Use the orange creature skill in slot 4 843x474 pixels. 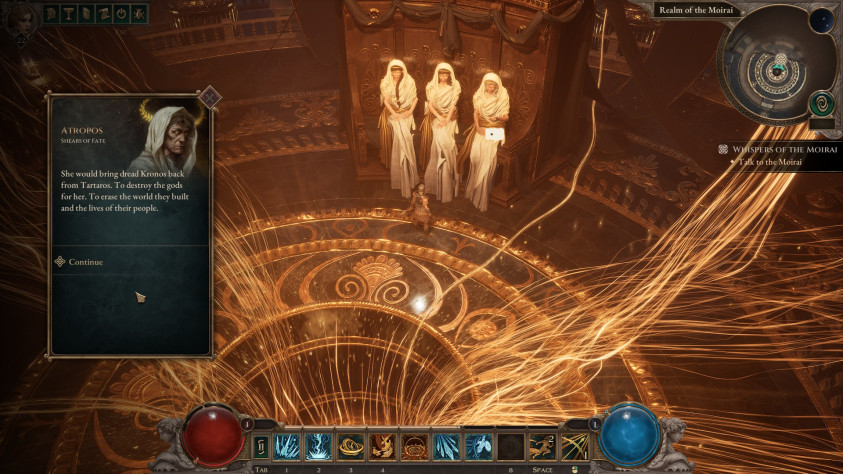[x=382, y=446]
